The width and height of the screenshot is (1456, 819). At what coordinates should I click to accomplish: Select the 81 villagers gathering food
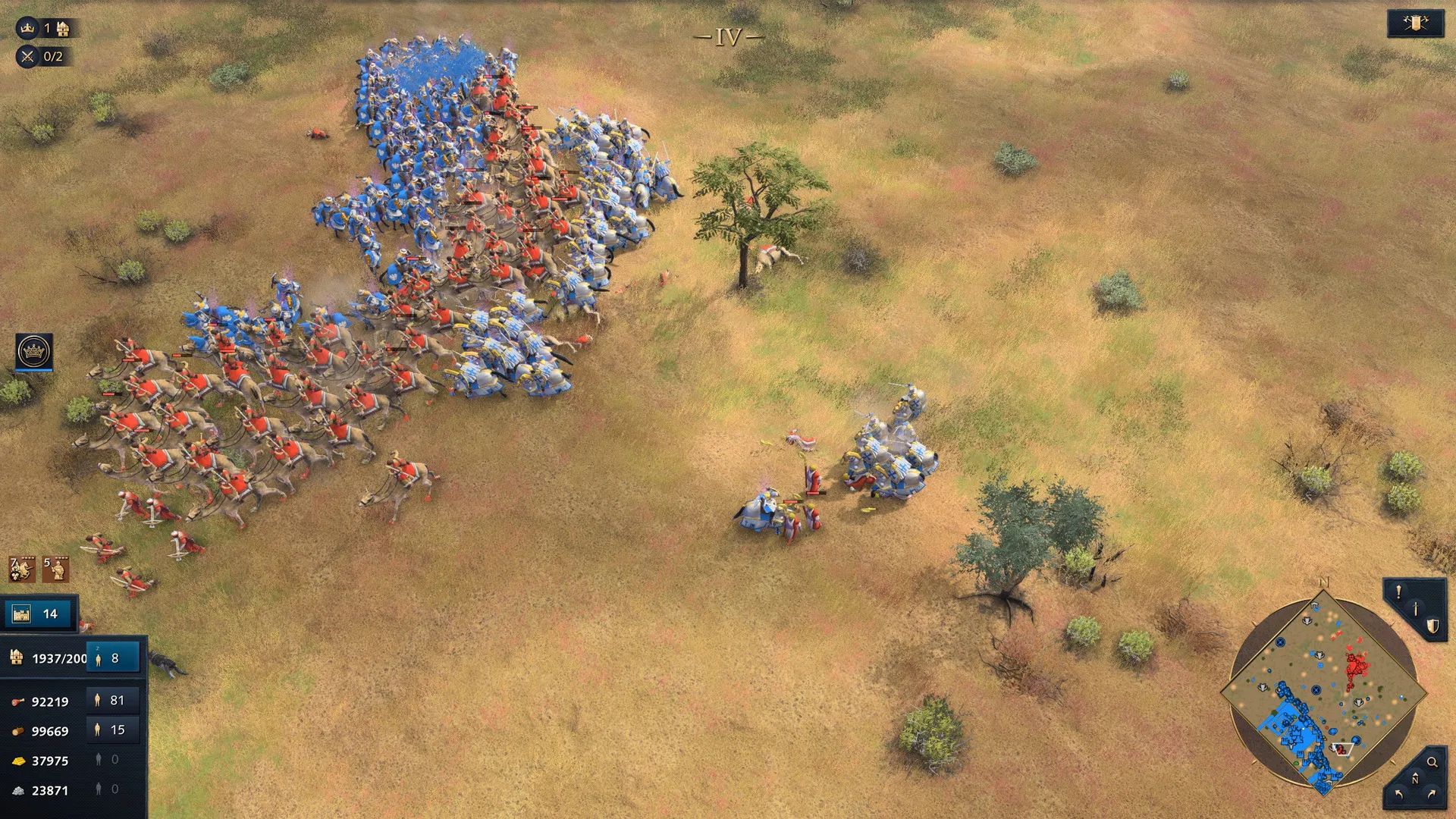(x=111, y=701)
